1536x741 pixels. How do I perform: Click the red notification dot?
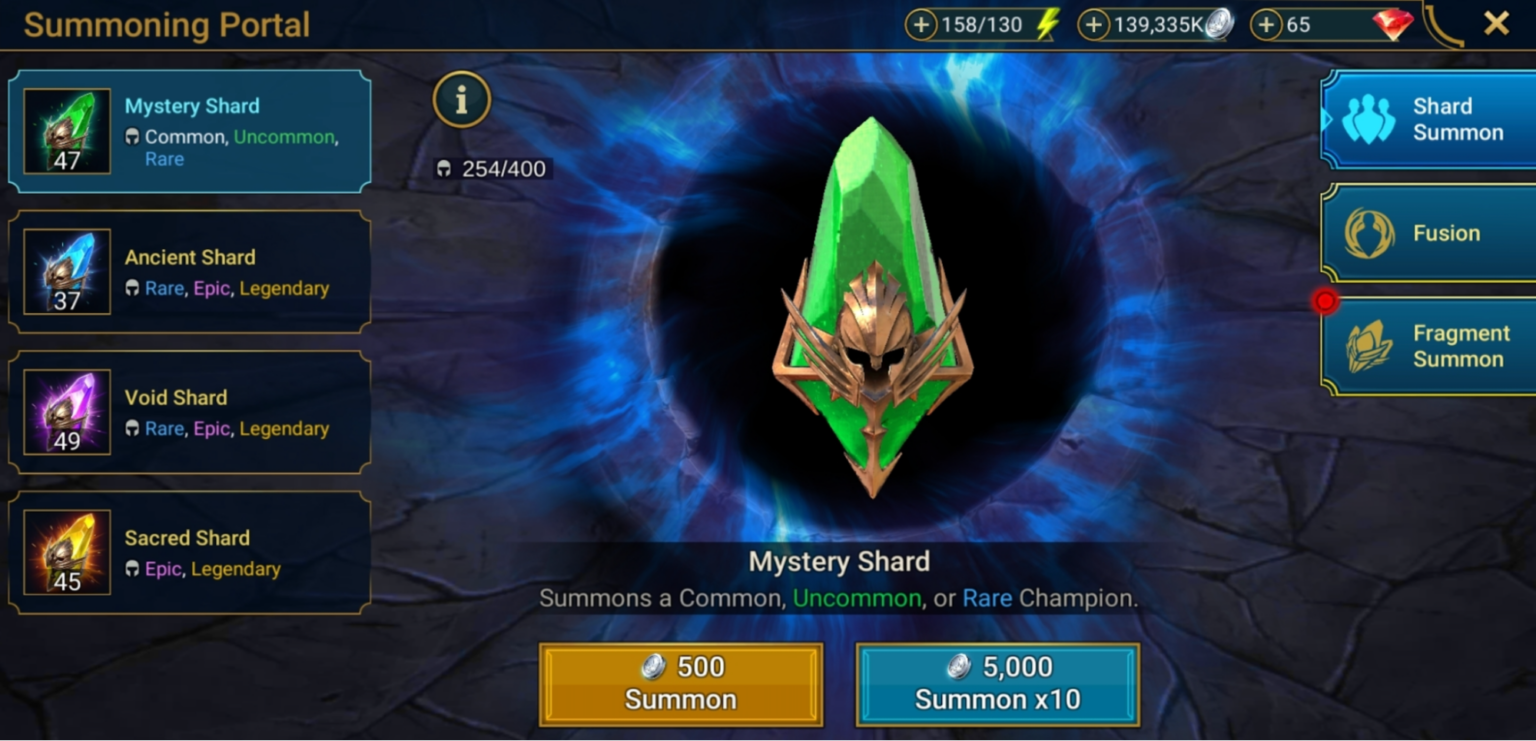pyautogui.click(x=1326, y=299)
